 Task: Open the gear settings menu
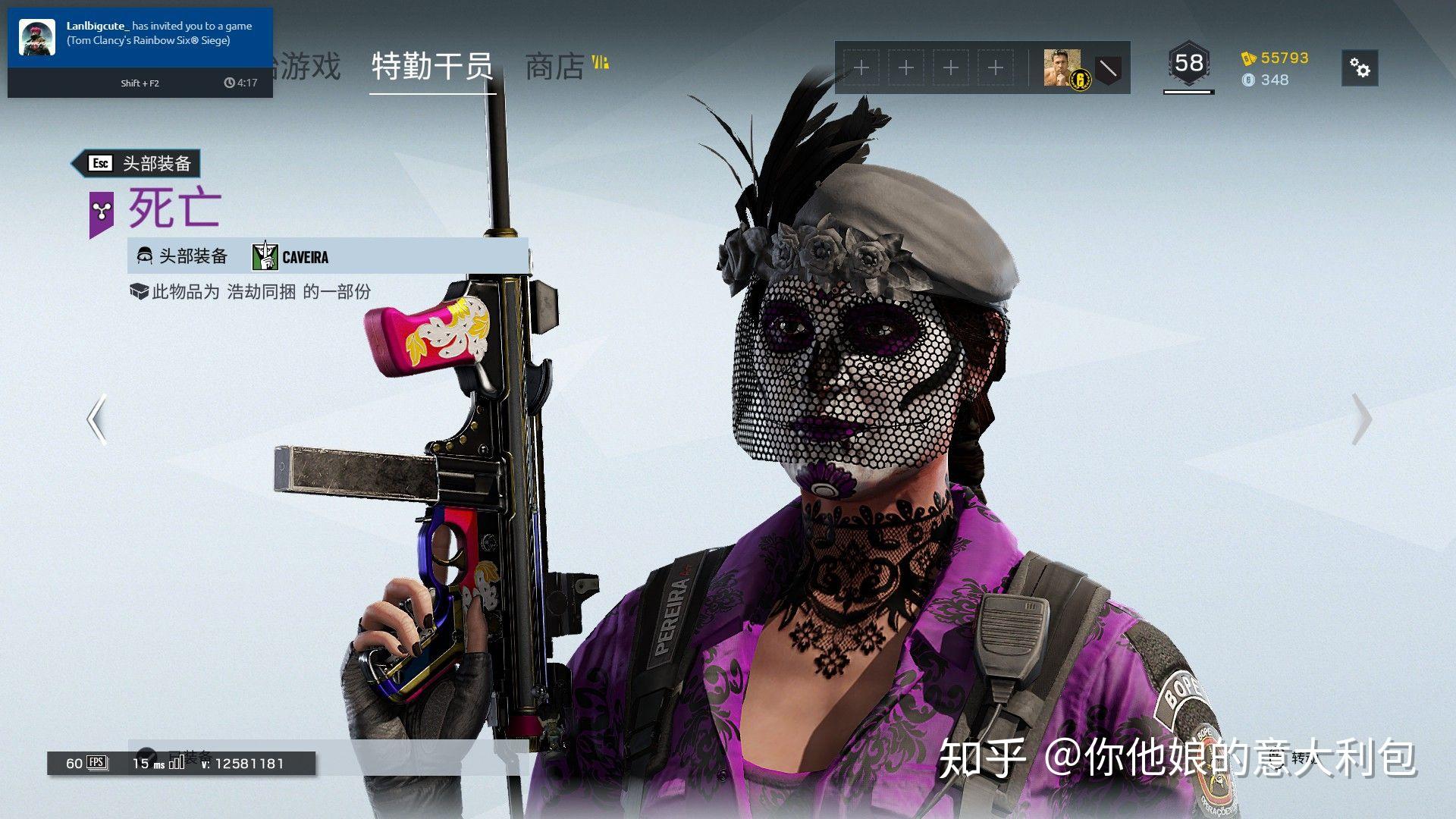(1359, 68)
